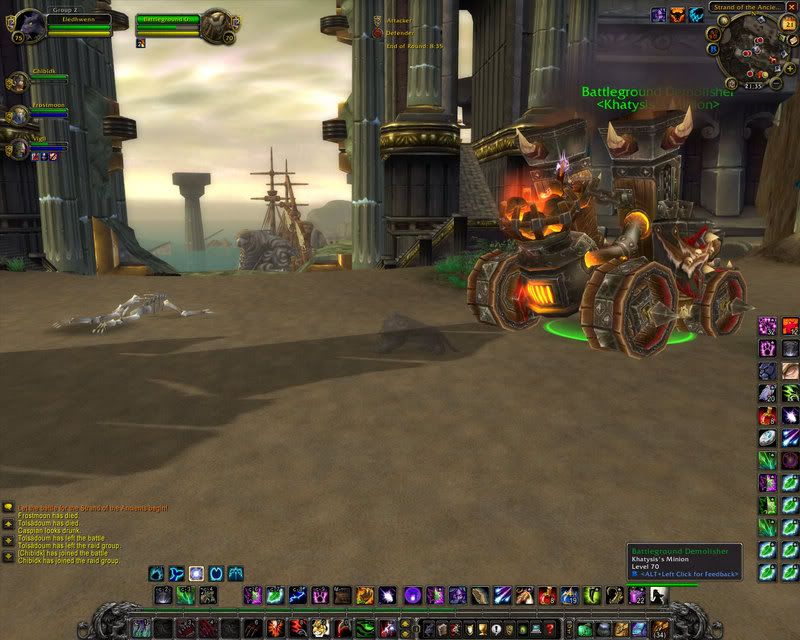800x640 pixels.
Task: Click the blue B minimap button
Action: click(711, 48)
